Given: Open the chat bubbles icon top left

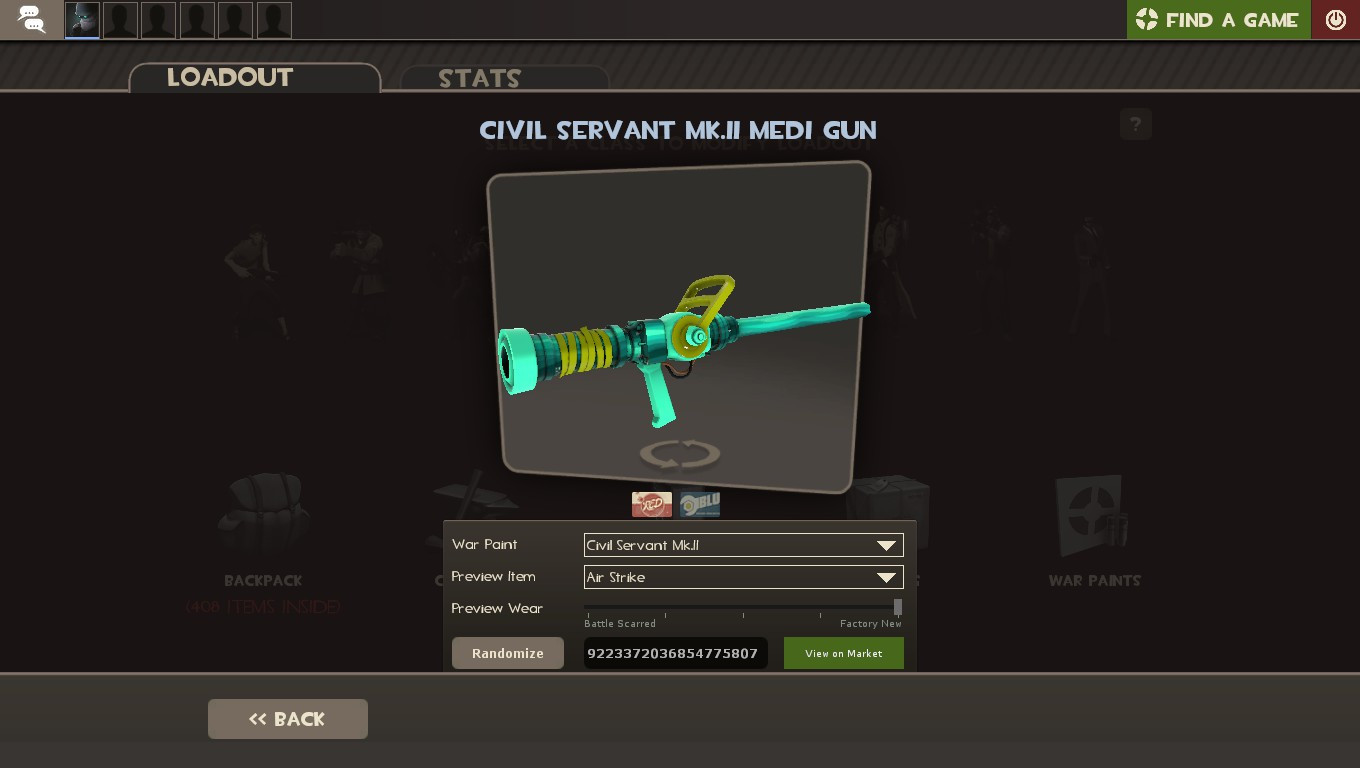Looking at the screenshot, I should tap(30, 20).
